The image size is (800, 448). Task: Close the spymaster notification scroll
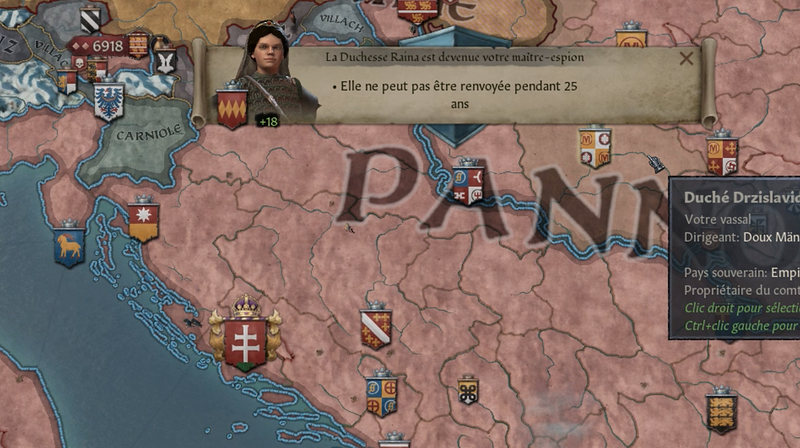coord(686,58)
